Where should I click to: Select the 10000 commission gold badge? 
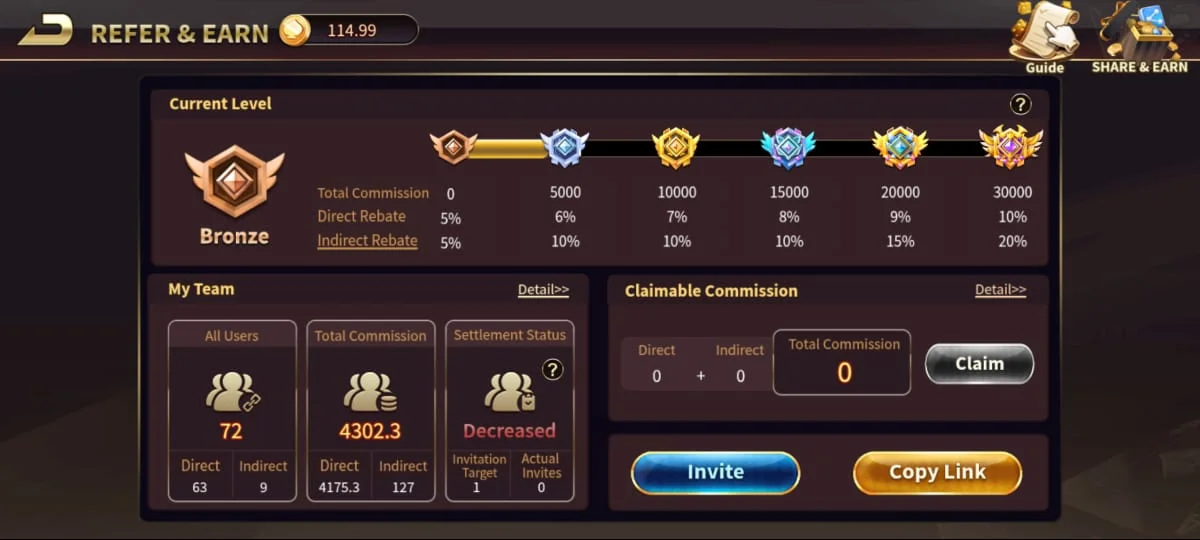pos(676,148)
